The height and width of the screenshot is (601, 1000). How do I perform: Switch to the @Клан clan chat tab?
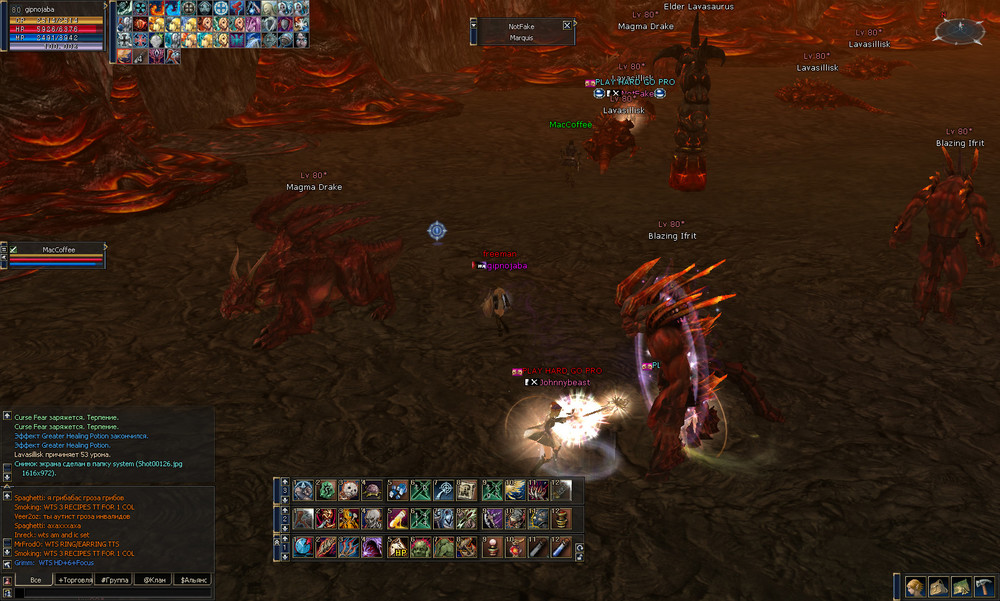pos(153,579)
